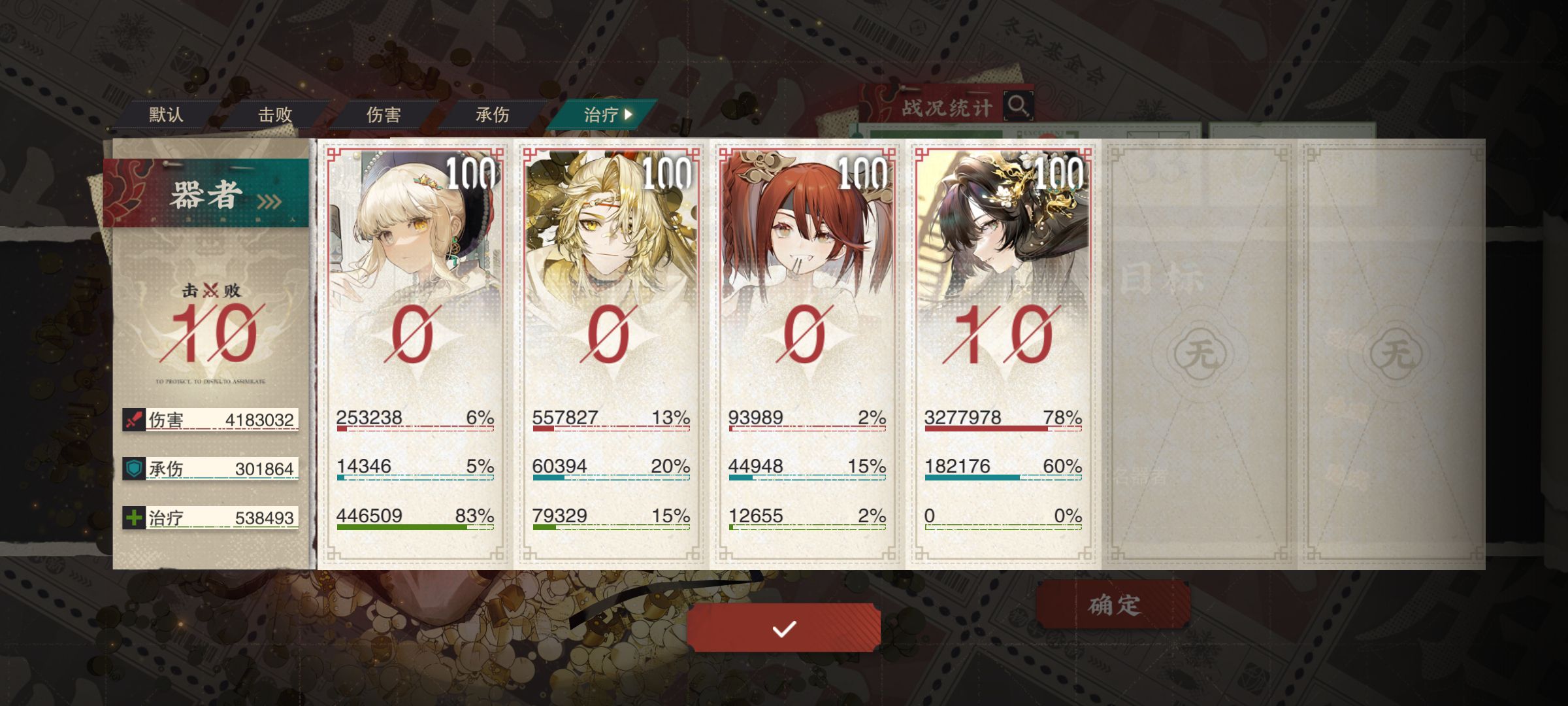Image resolution: width=1568 pixels, height=706 pixels.
Task: Show the 承伤 damage-taken tab
Action: coord(492,115)
